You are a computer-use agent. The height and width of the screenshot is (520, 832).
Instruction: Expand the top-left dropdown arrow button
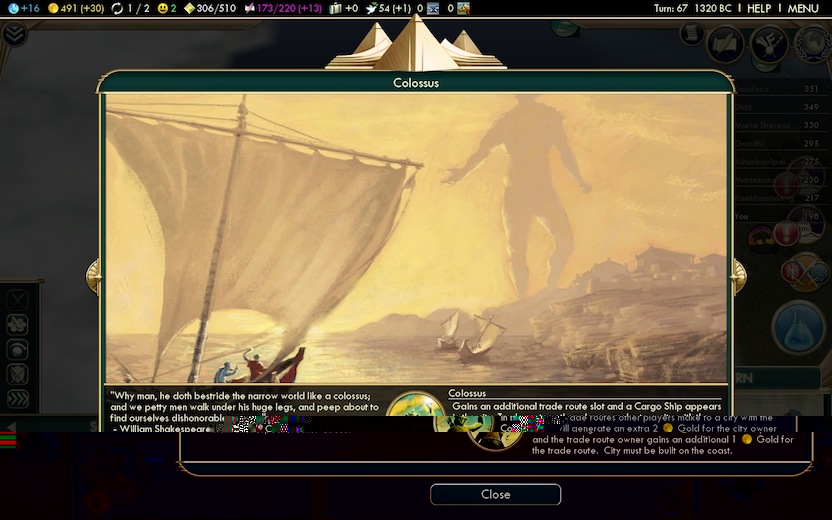14,34
